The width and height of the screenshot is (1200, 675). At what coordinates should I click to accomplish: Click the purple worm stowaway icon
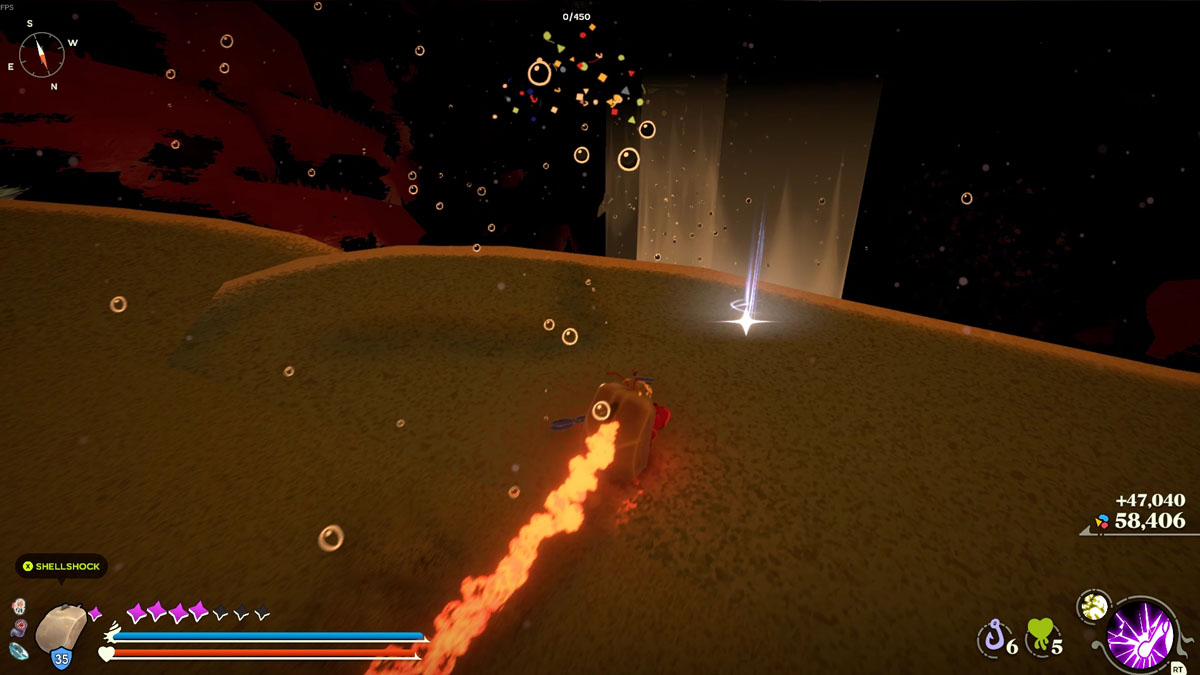[x=19, y=628]
